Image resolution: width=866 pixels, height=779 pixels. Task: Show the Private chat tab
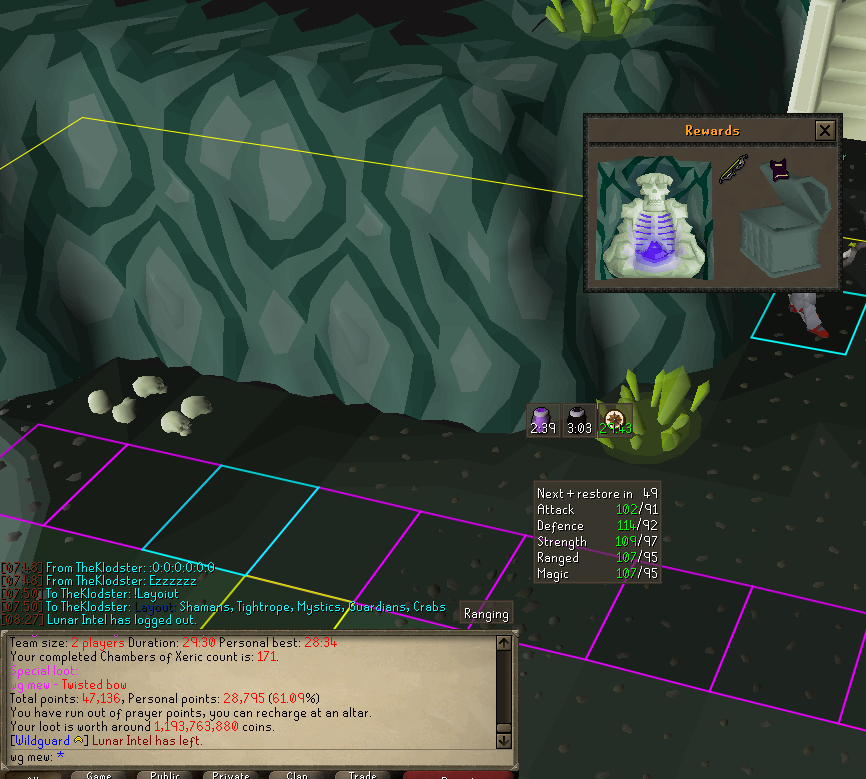tap(231, 774)
